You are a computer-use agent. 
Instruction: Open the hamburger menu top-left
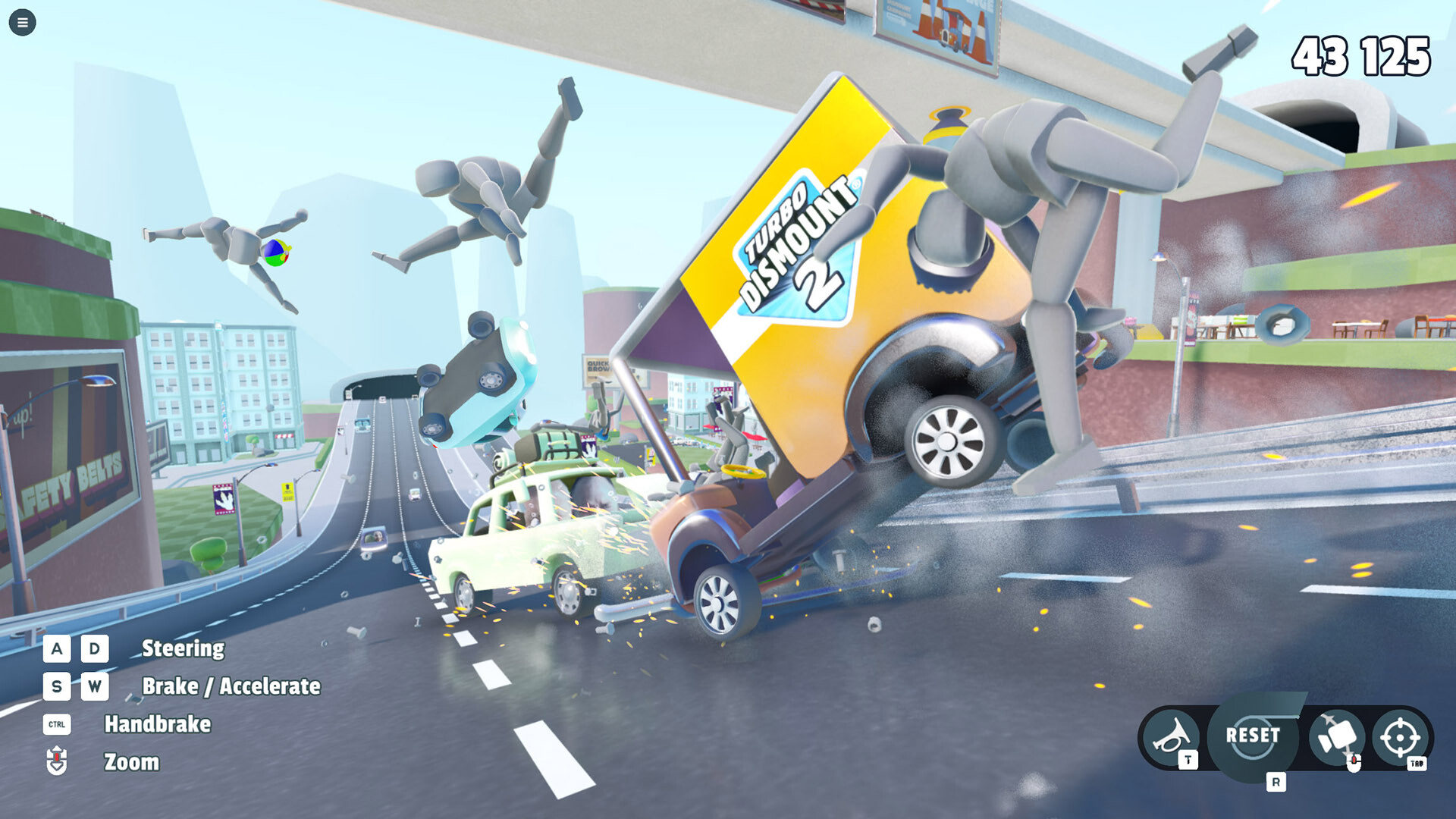click(22, 22)
